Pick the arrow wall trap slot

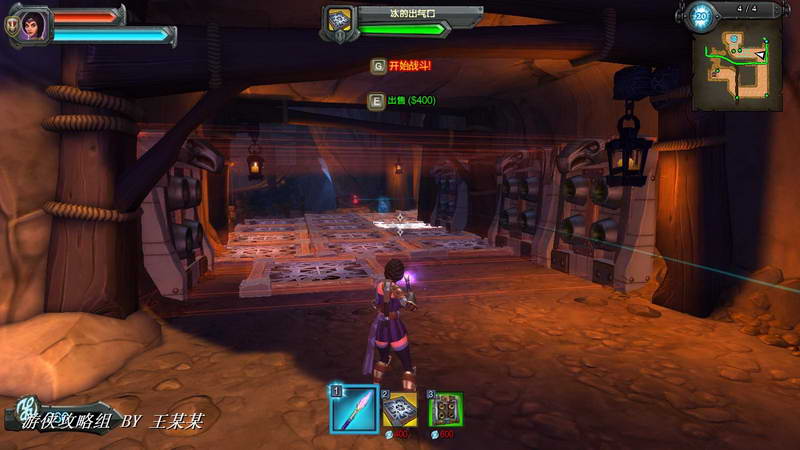pos(446,409)
